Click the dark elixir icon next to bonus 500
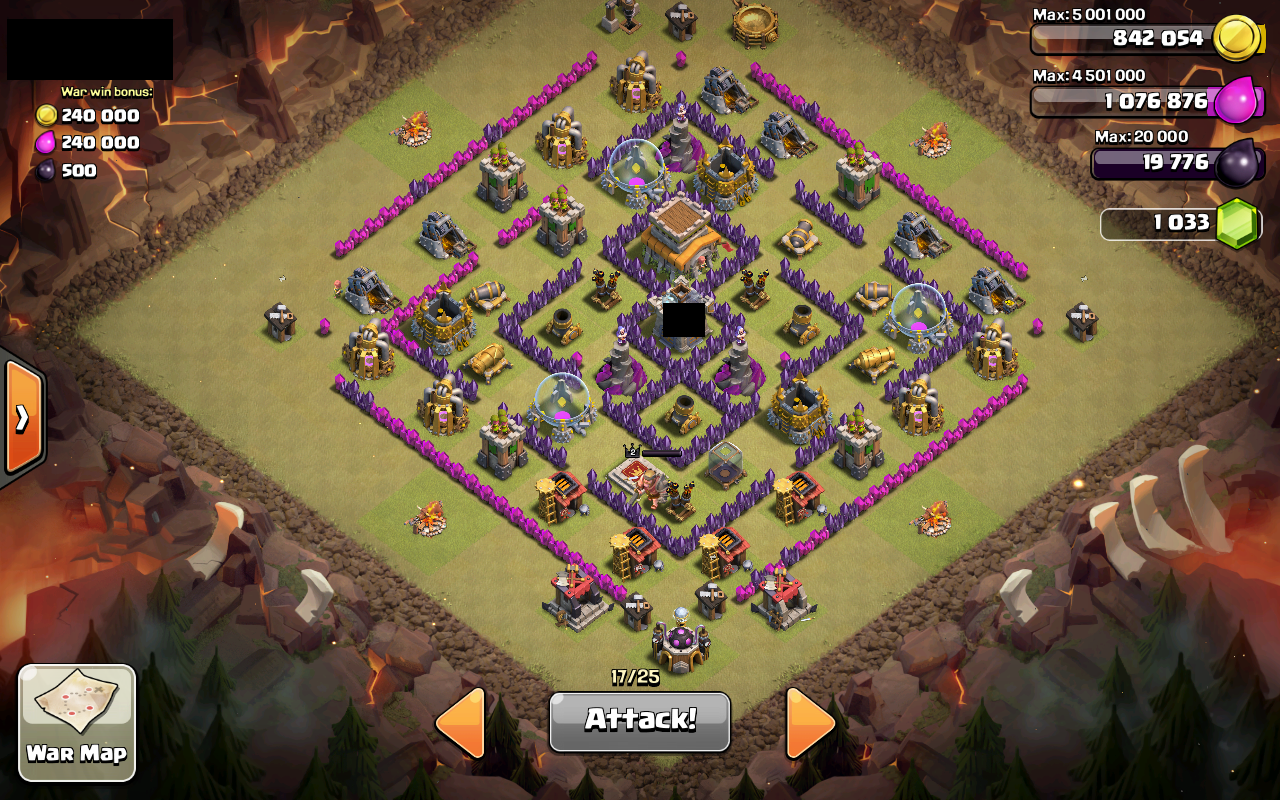 click(x=44, y=169)
